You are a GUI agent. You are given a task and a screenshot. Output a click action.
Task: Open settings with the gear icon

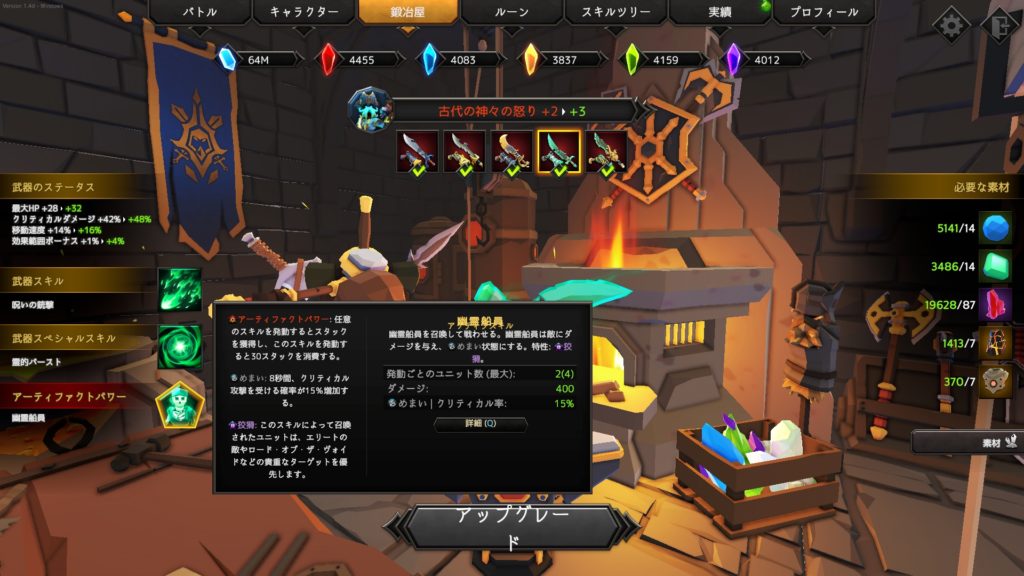pyautogui.click(x=951, y=25)
